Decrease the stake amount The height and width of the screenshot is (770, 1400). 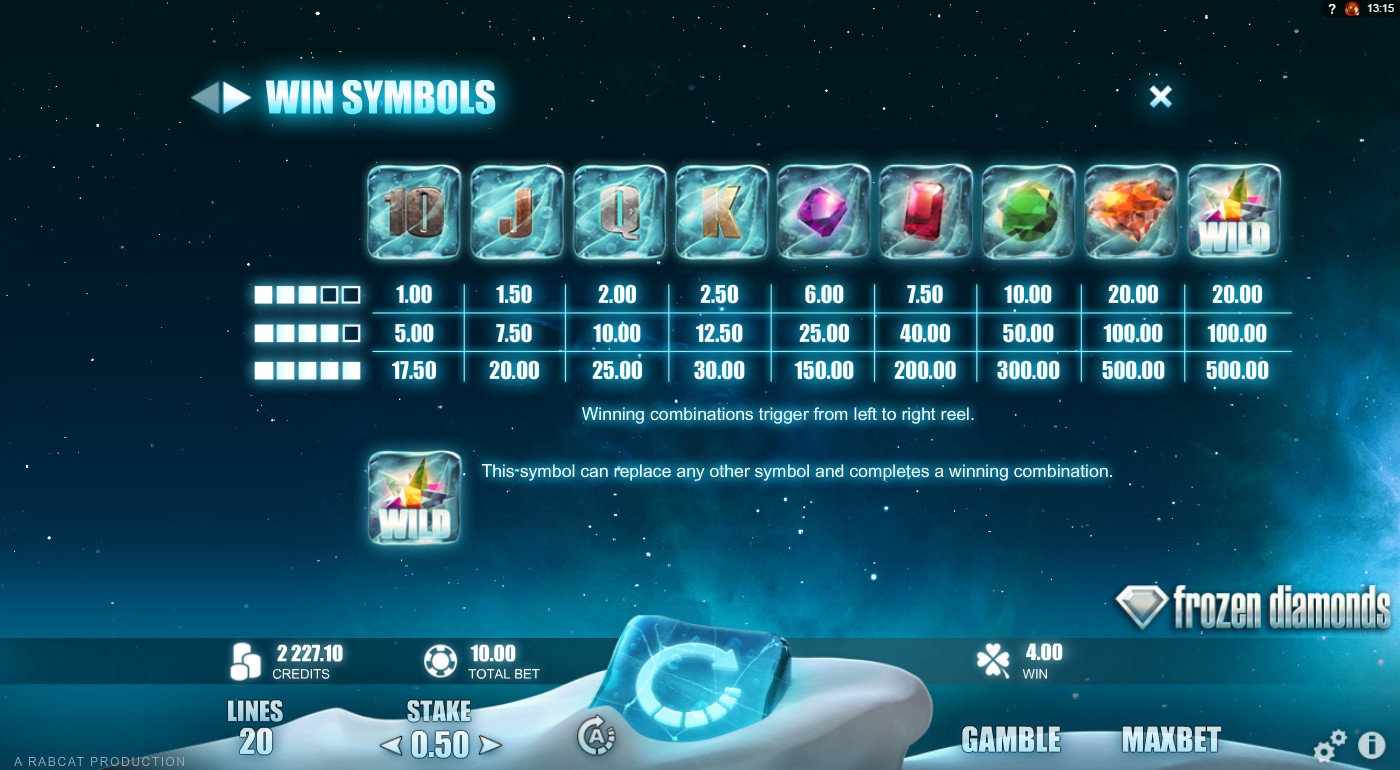[391, 745]
